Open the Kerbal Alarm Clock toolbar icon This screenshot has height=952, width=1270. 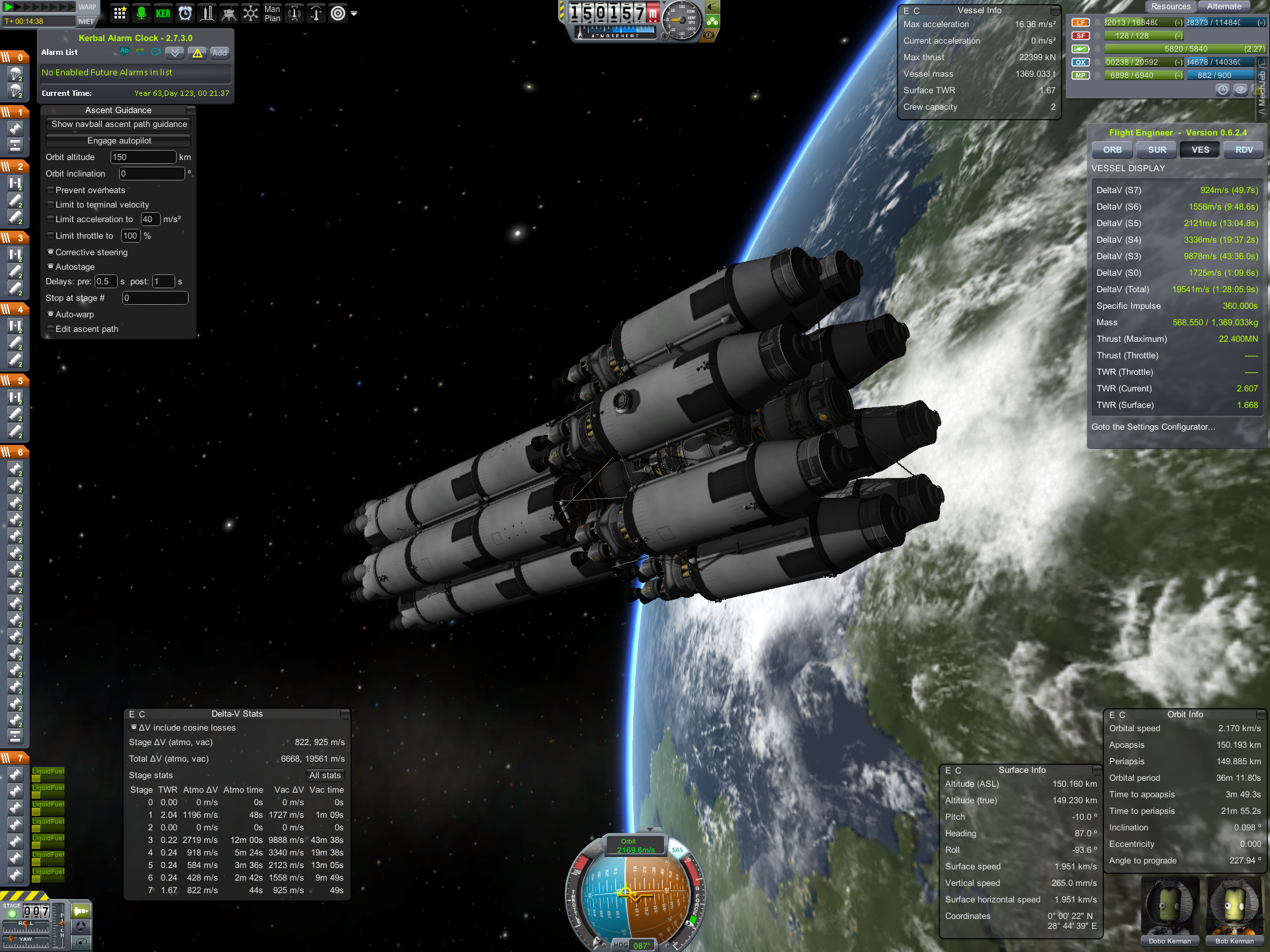tap(185, 13)
